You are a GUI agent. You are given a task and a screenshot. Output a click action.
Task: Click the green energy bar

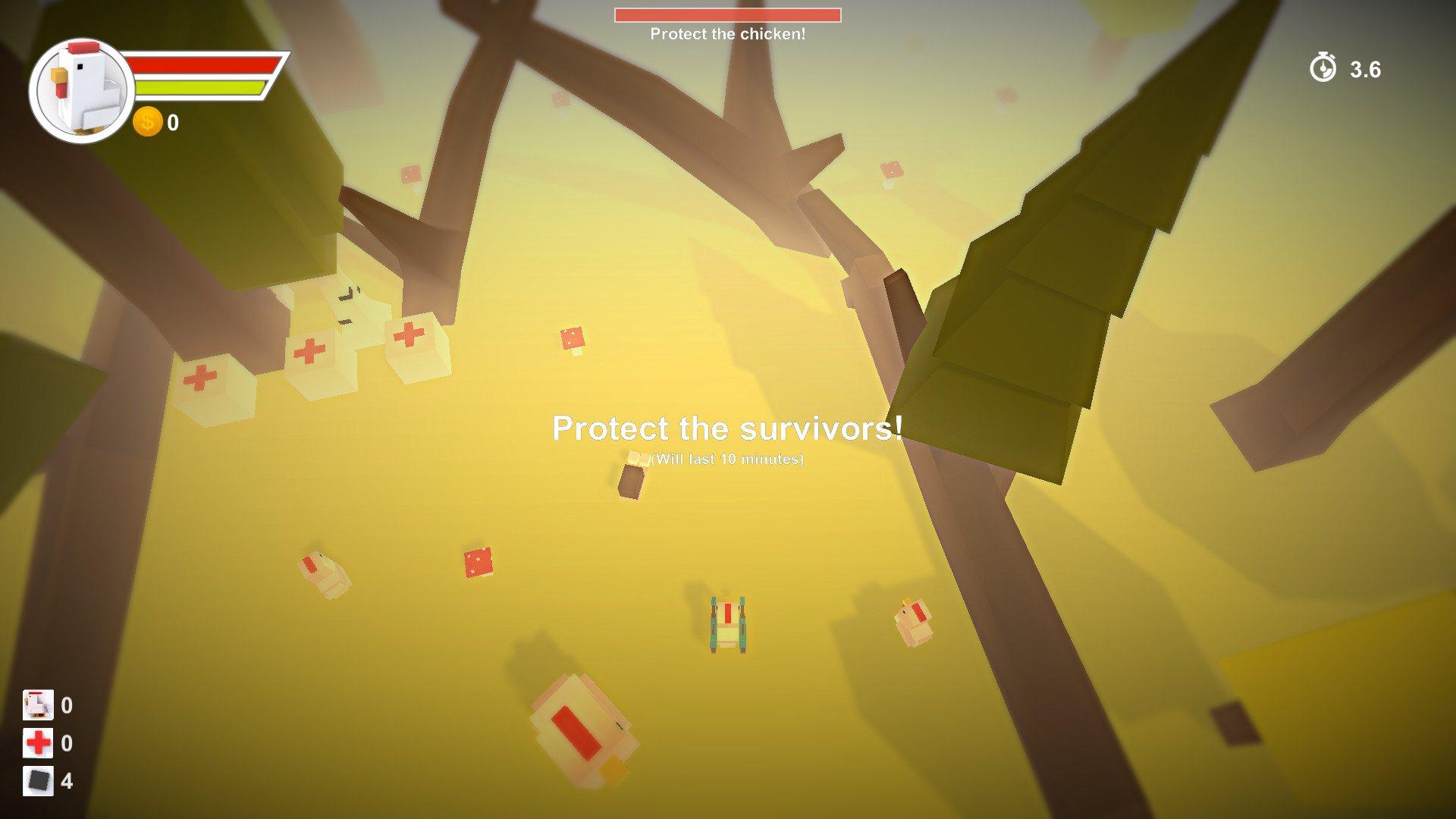pos(201,89)
